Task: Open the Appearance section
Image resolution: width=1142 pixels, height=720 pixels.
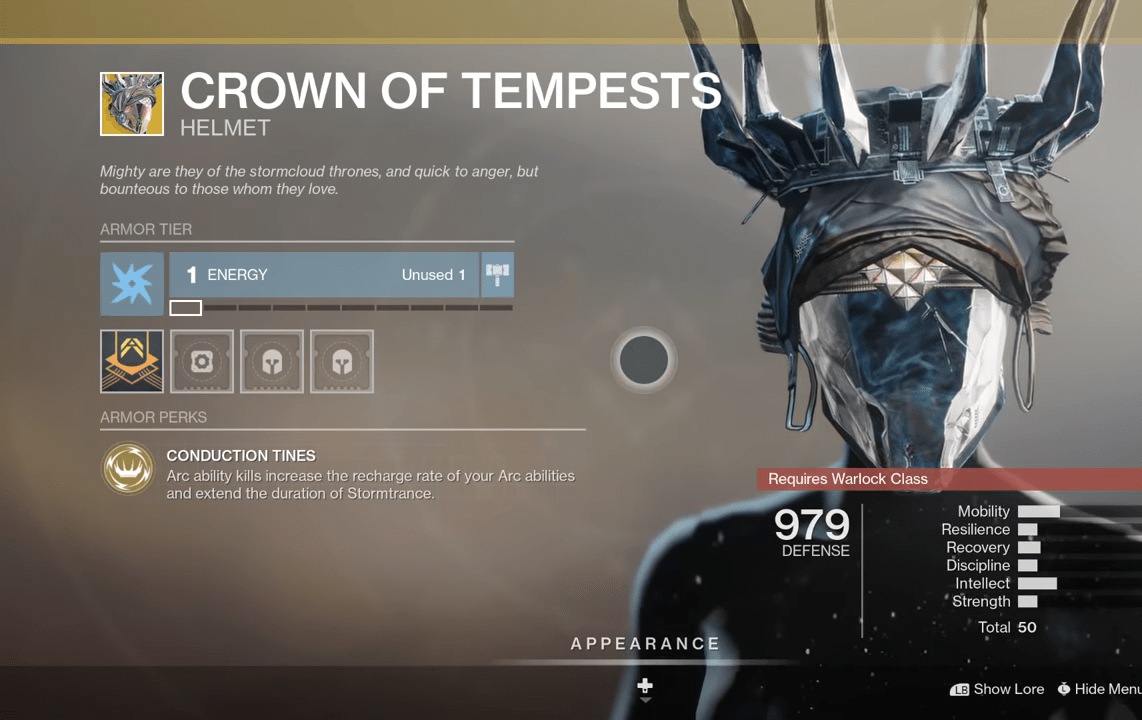Action: (645, 644)
